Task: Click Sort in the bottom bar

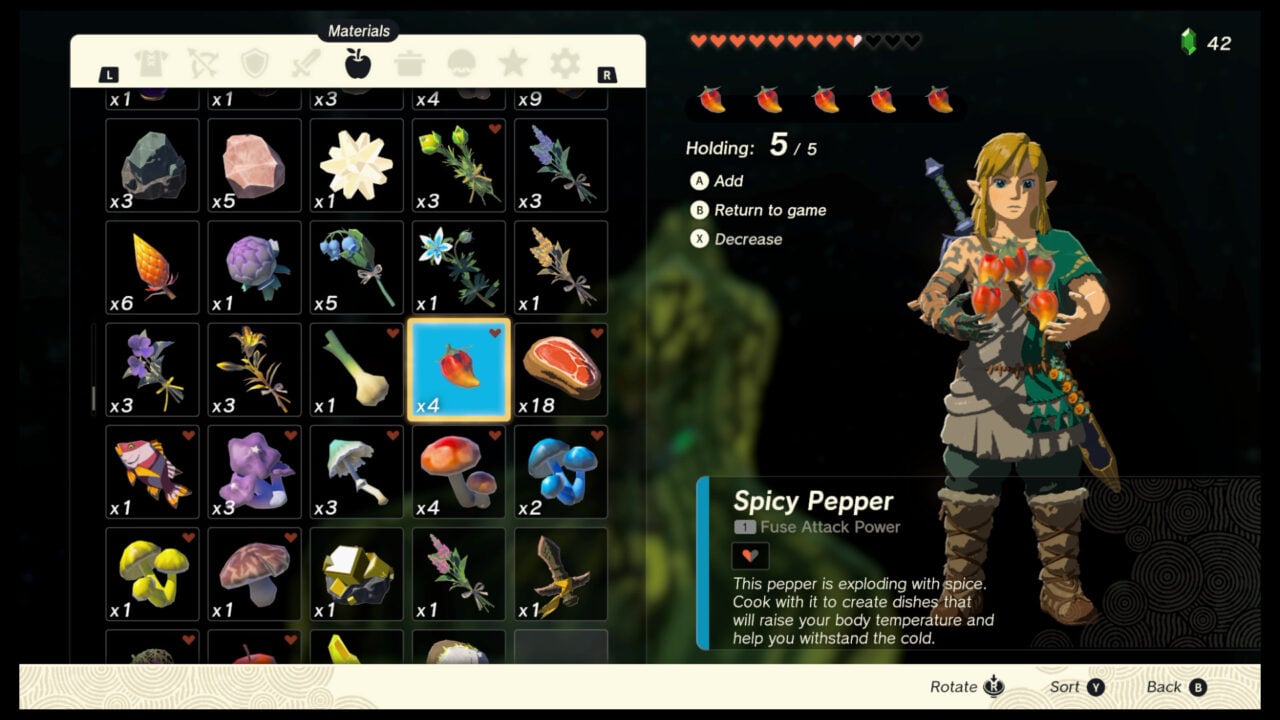Action: [1071, 687]
